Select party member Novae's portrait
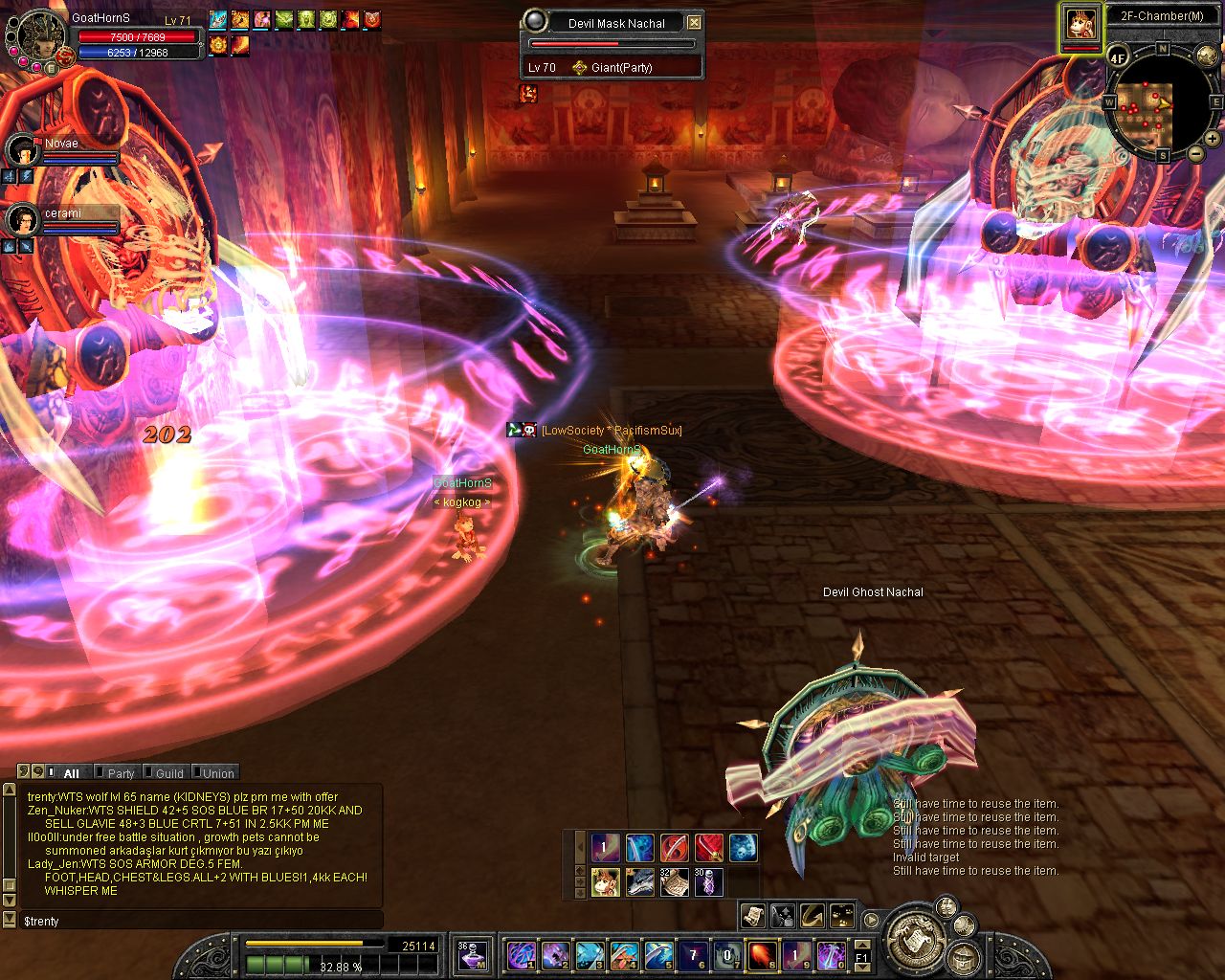Screen dimensions: 1225x980 coord(21,150)
